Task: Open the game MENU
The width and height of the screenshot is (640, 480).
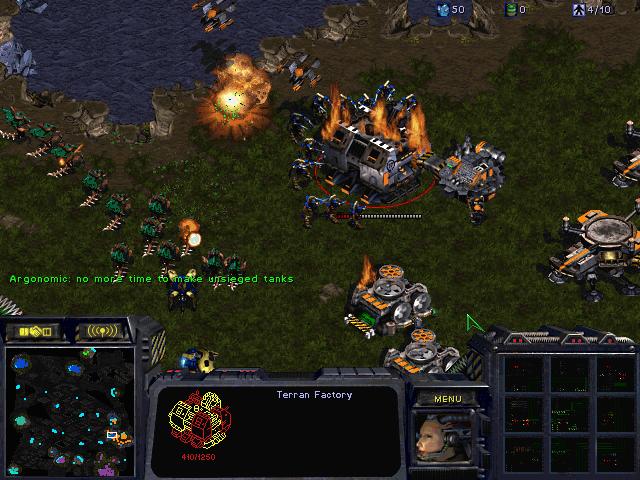Action: 447,398
